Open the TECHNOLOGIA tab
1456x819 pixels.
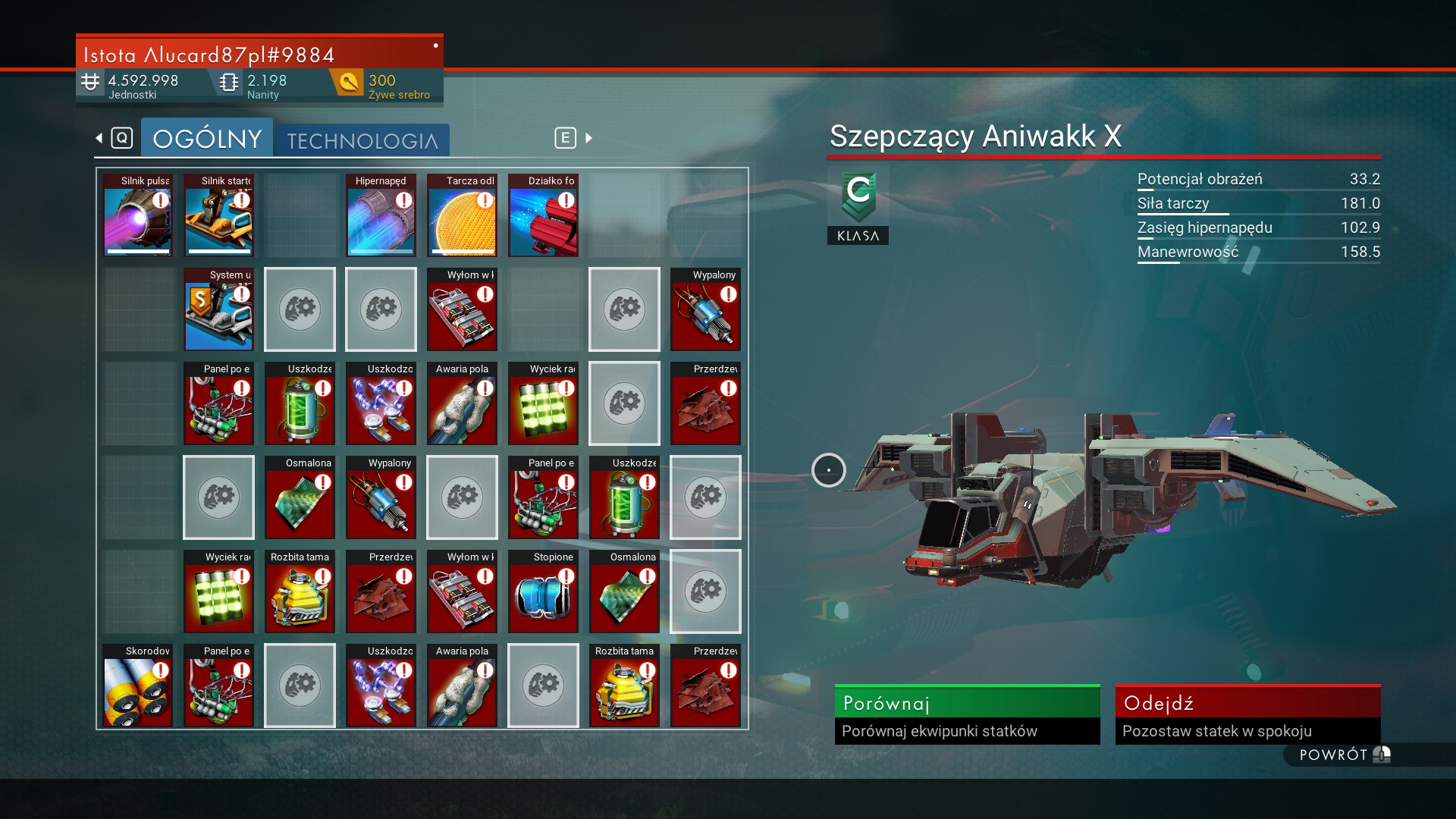tap(362, 141)
